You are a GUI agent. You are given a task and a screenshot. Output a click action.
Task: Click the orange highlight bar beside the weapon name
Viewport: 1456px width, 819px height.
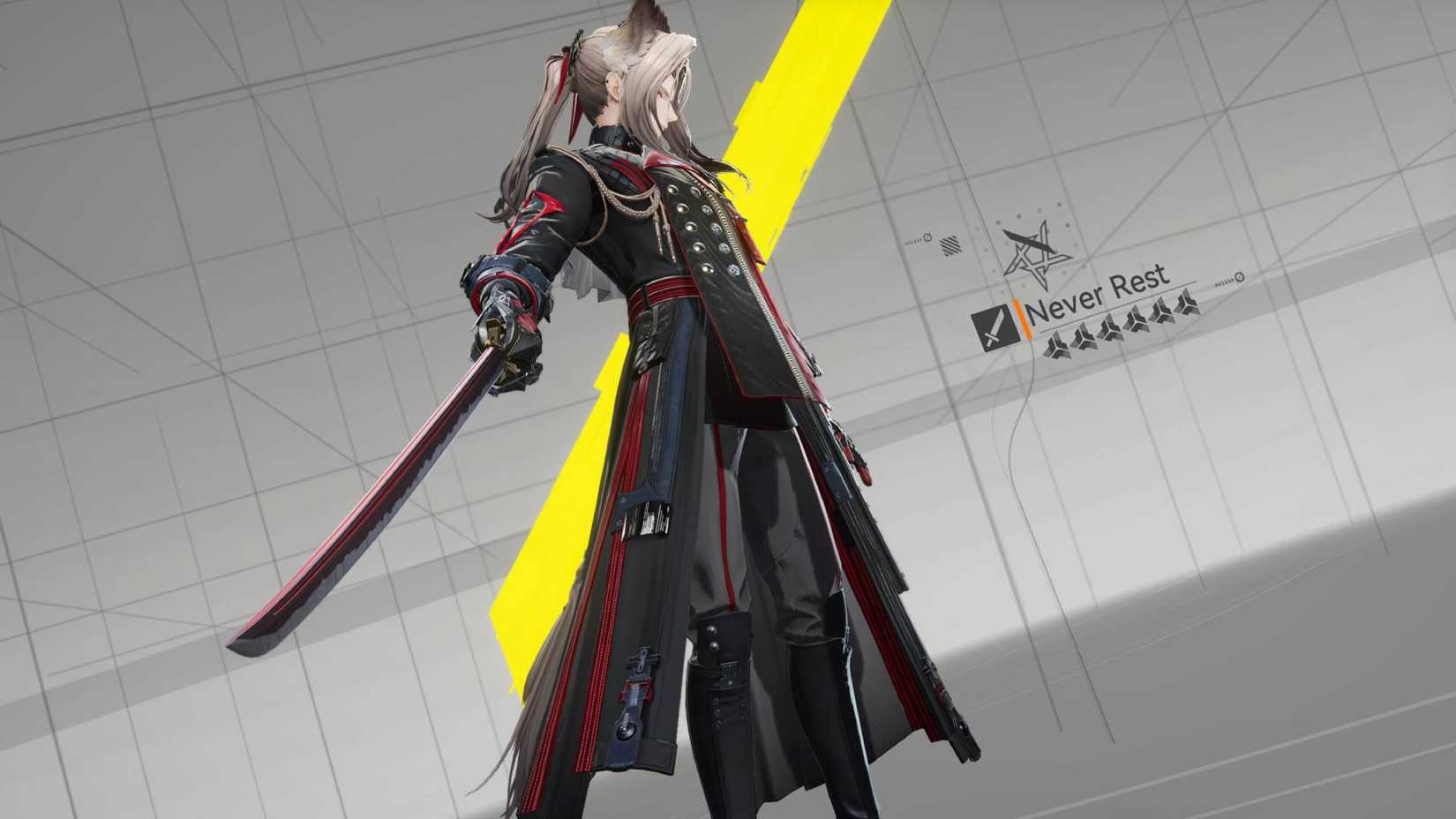coord(1022,319)
